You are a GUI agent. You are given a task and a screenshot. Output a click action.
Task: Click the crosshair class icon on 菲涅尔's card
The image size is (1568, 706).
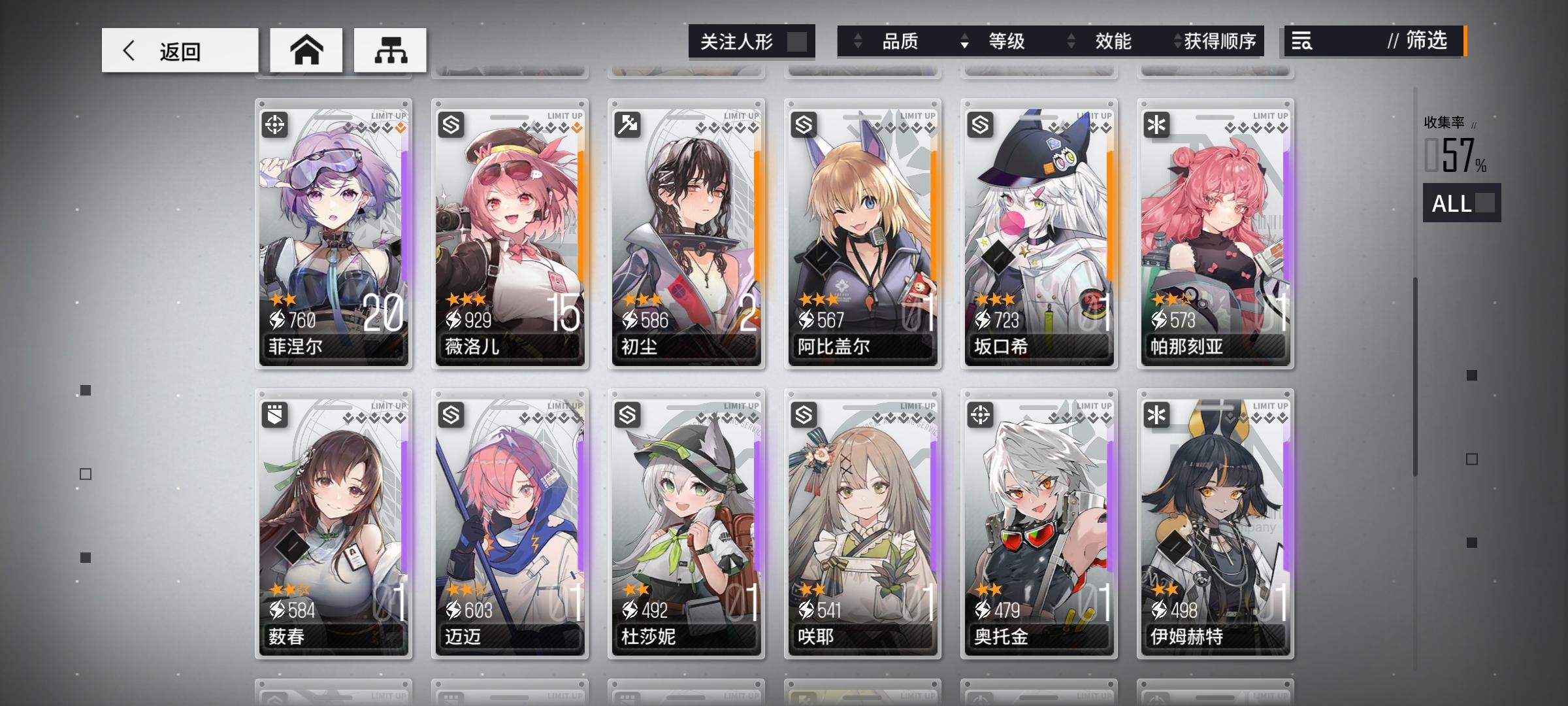tap(275, 124)
